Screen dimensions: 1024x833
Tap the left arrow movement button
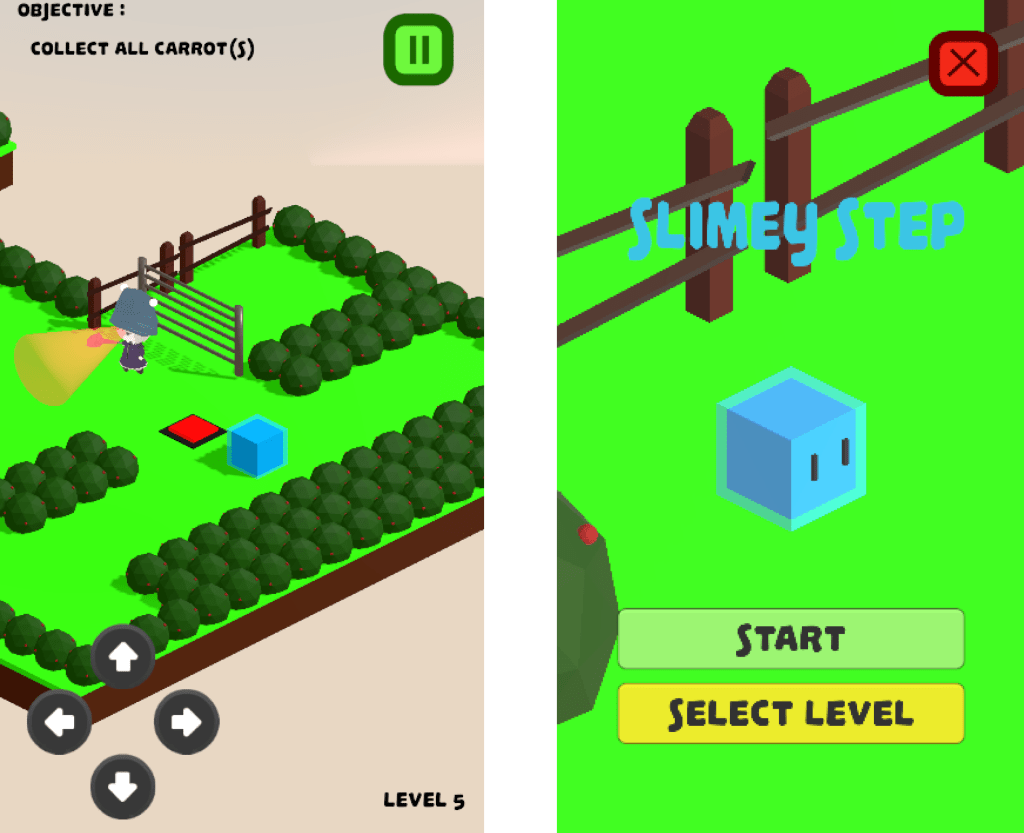point(59,721)
